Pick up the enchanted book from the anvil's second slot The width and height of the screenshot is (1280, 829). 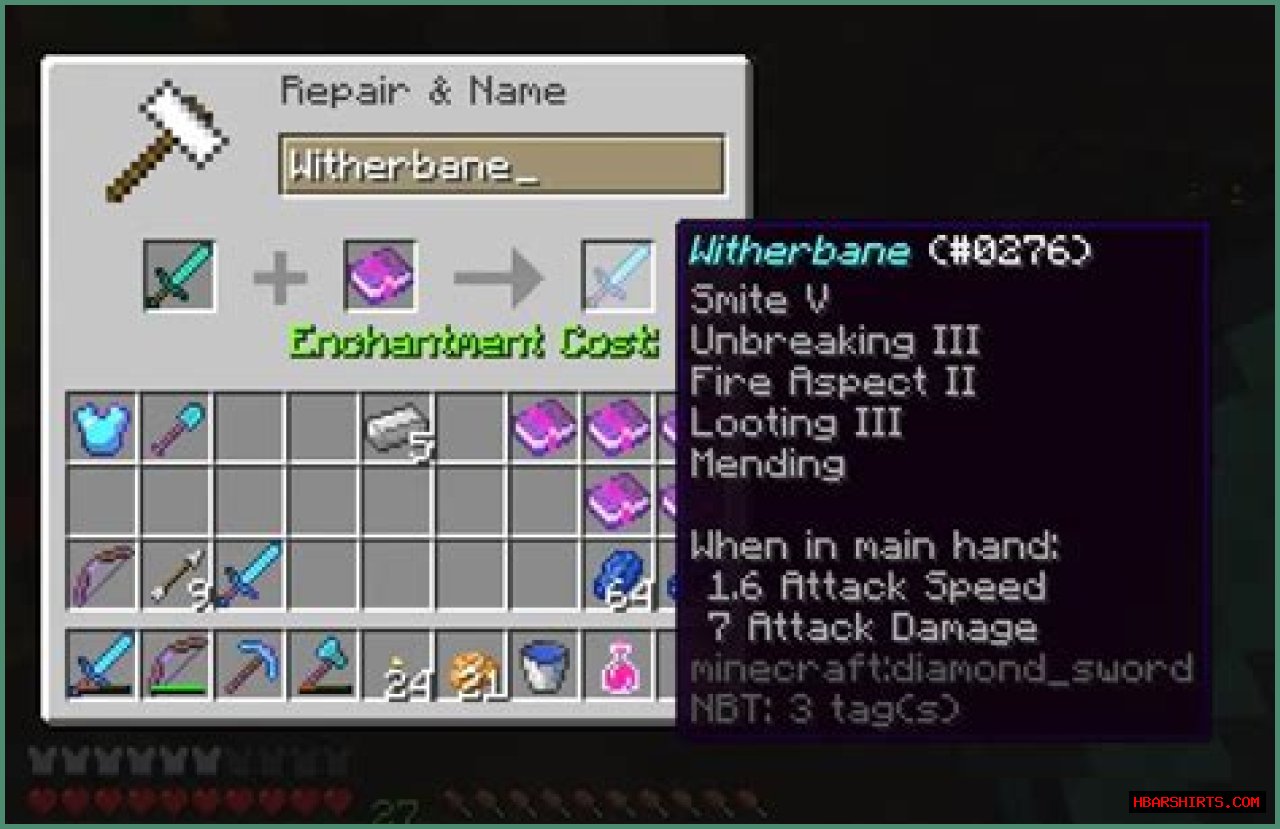380,275
